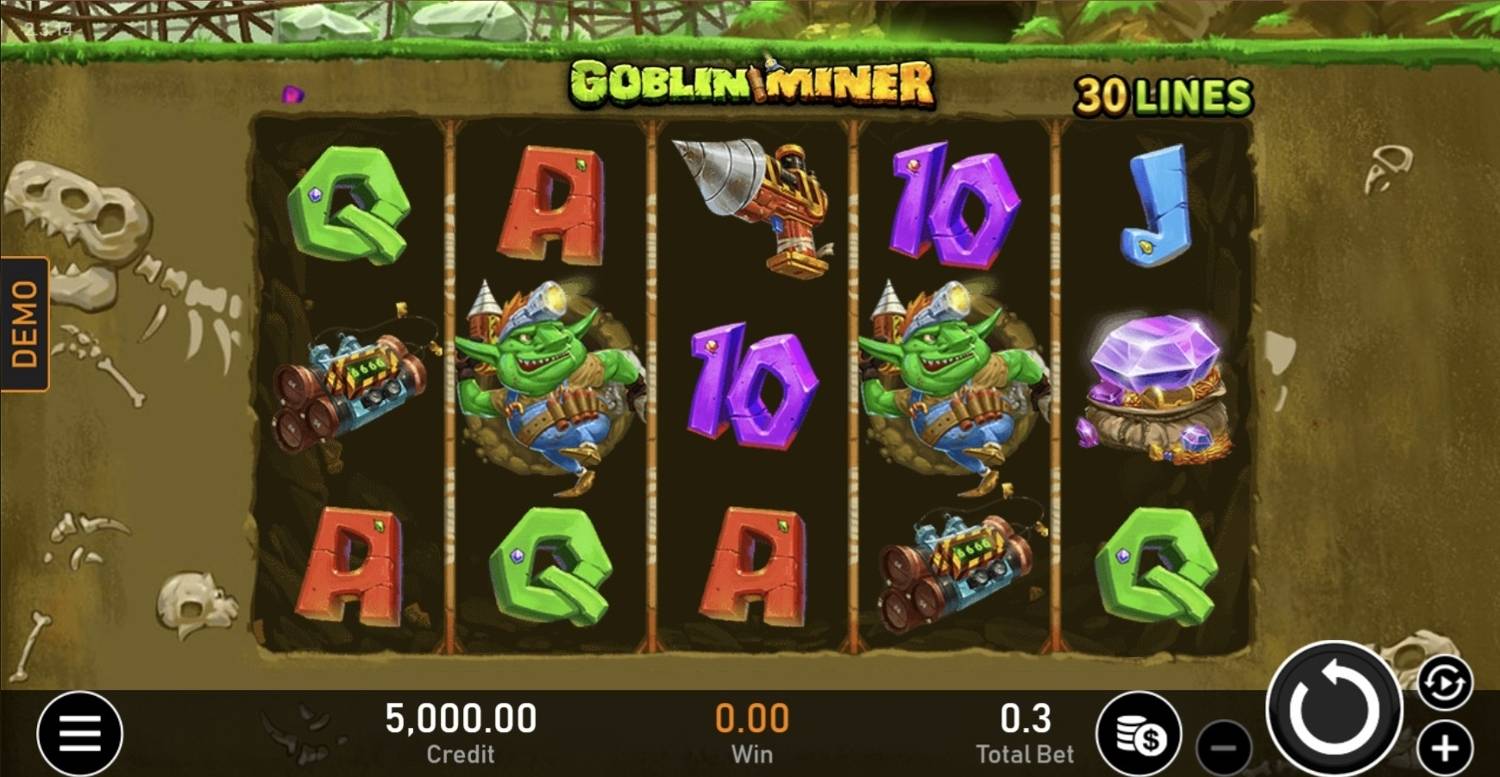
Task: Open the hamburger game menu
Action: [79, 732]
